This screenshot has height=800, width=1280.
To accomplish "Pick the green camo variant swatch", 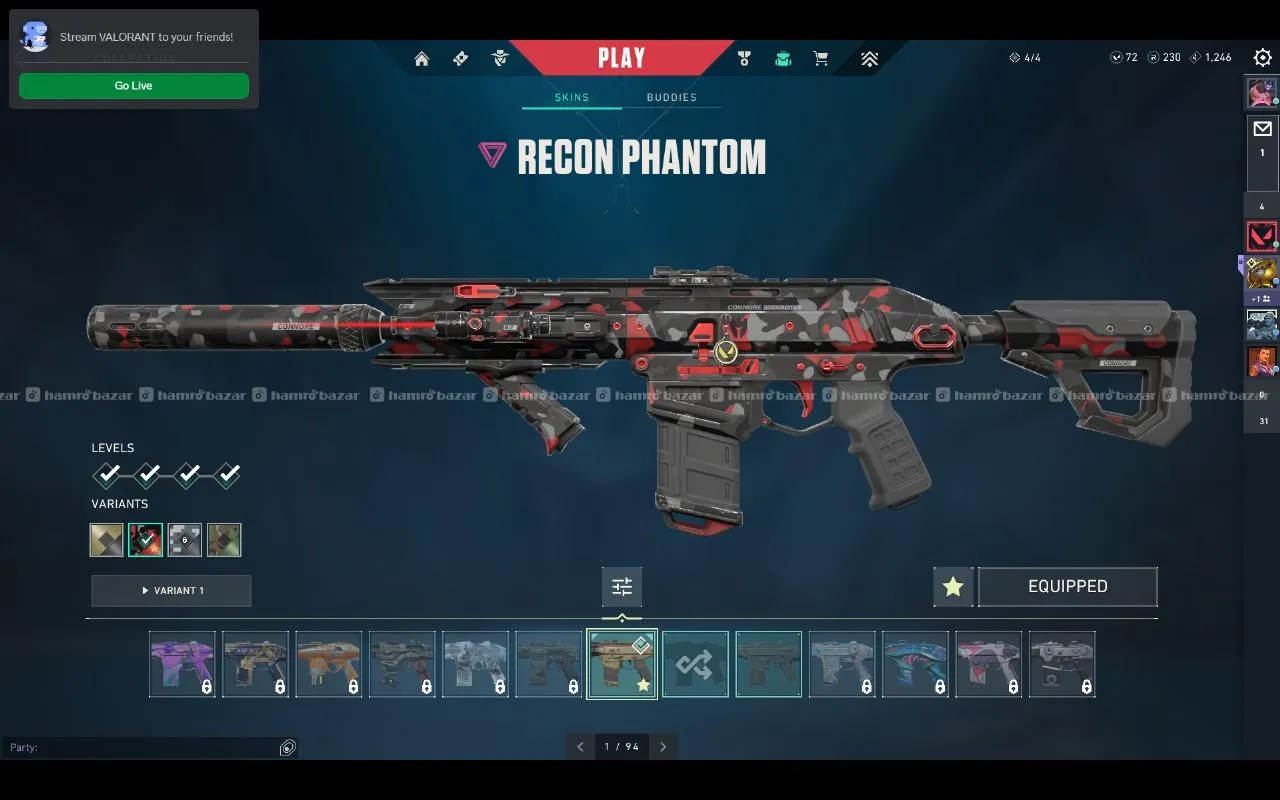I will tap(224, 540).
